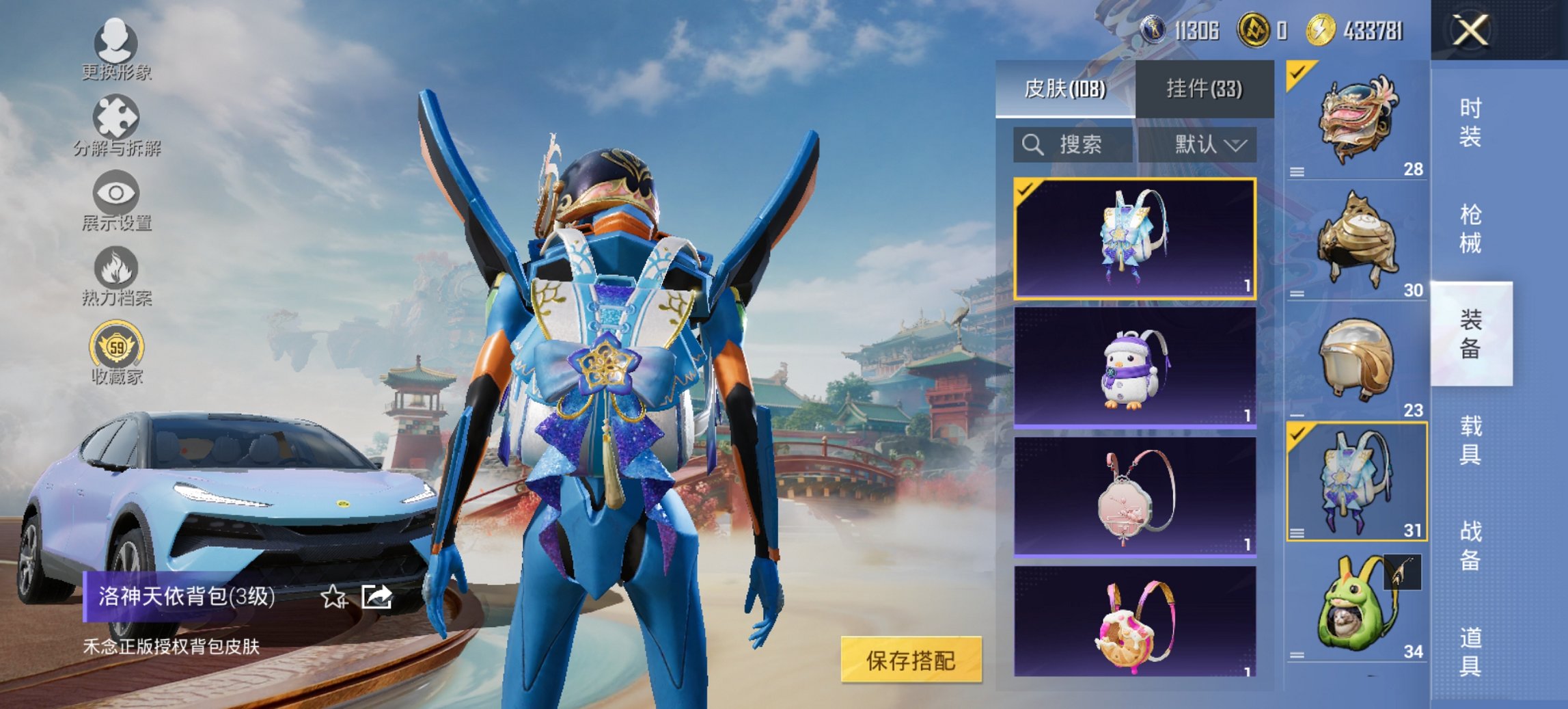Image resolution: width=1568 pixels, height=709 pixels.
Task: Tap the lightning currency icon showing 433781
Action: click(1324, 29)
